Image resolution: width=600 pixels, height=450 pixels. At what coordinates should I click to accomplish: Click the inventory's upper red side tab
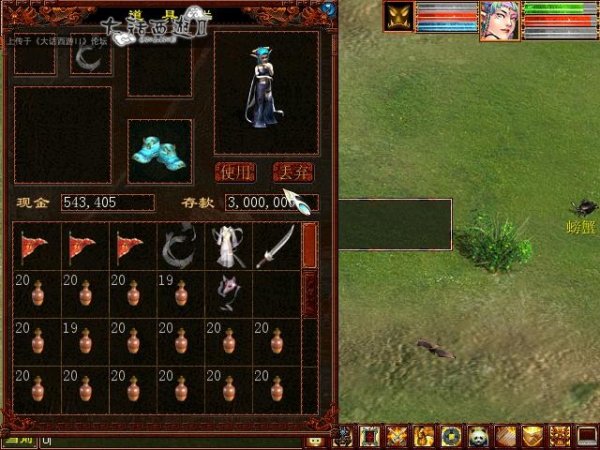pos(310,244)
